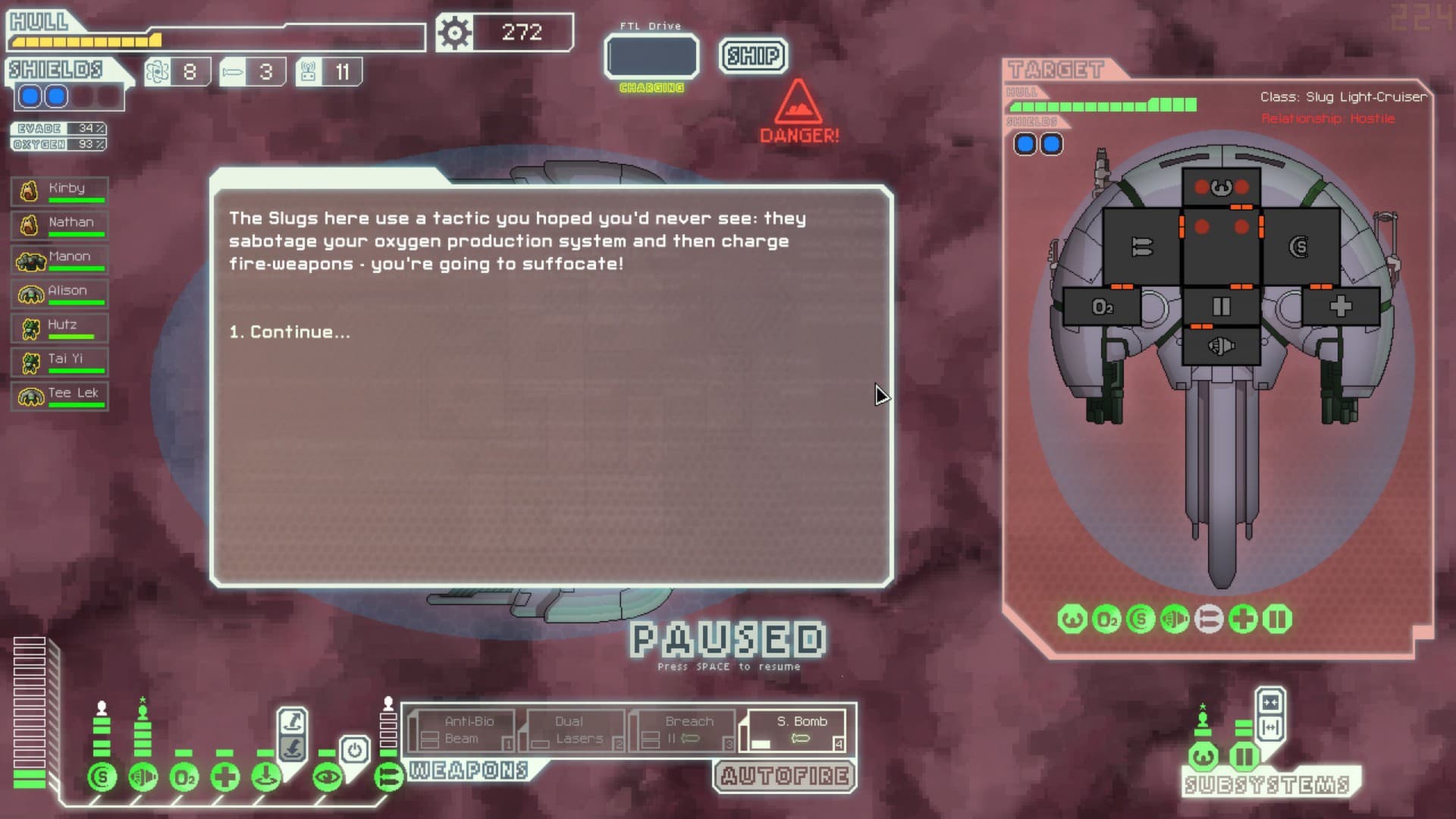Viewport: 1456px width, 819px height.
Task: Click the hull health bar
Action: 114,39
